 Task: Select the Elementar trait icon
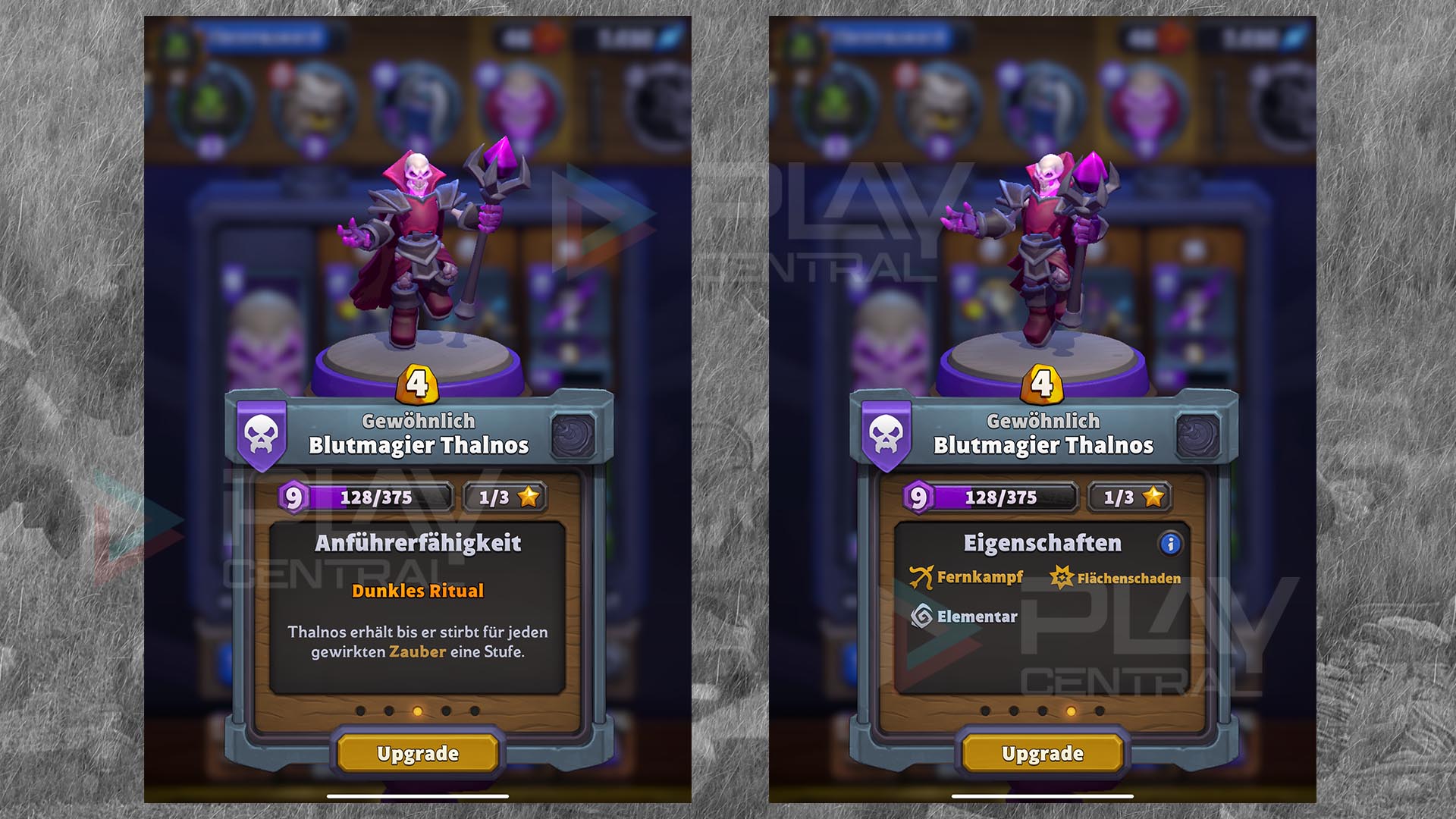click(921, 617)
